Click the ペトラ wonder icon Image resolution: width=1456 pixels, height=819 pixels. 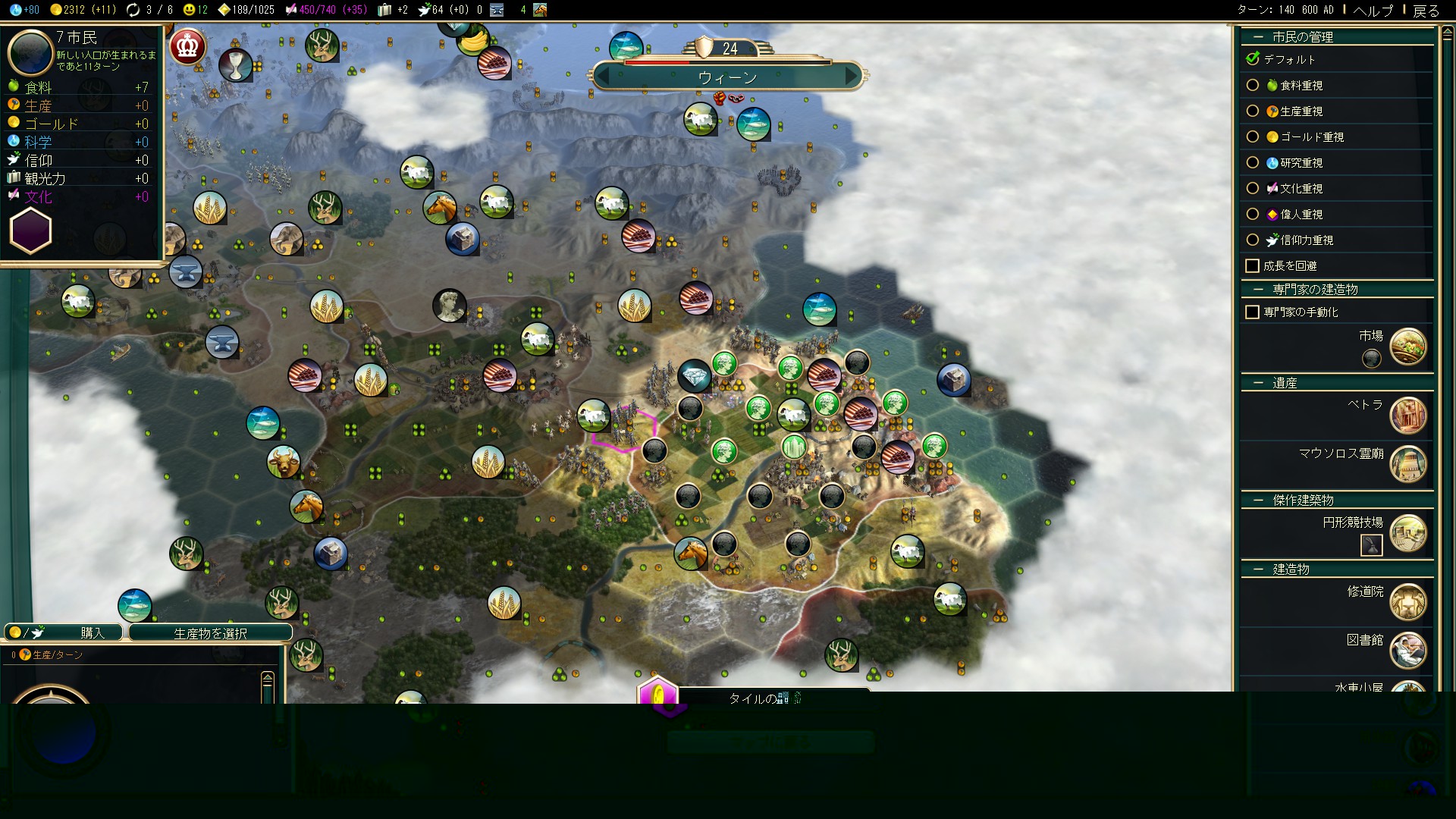coord(1408,416)
